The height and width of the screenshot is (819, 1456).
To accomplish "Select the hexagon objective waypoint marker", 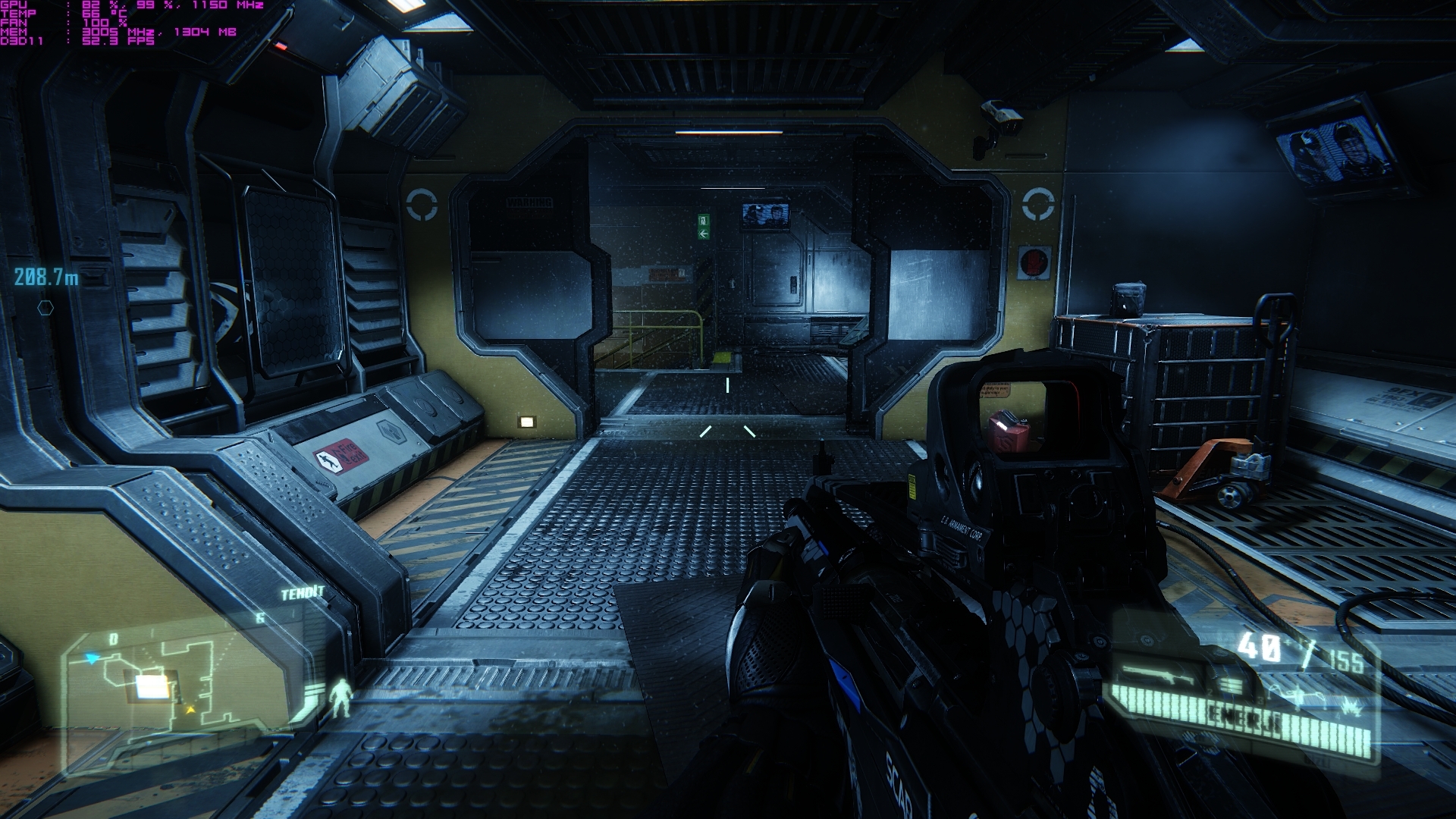I will click(x=45, y=308).
